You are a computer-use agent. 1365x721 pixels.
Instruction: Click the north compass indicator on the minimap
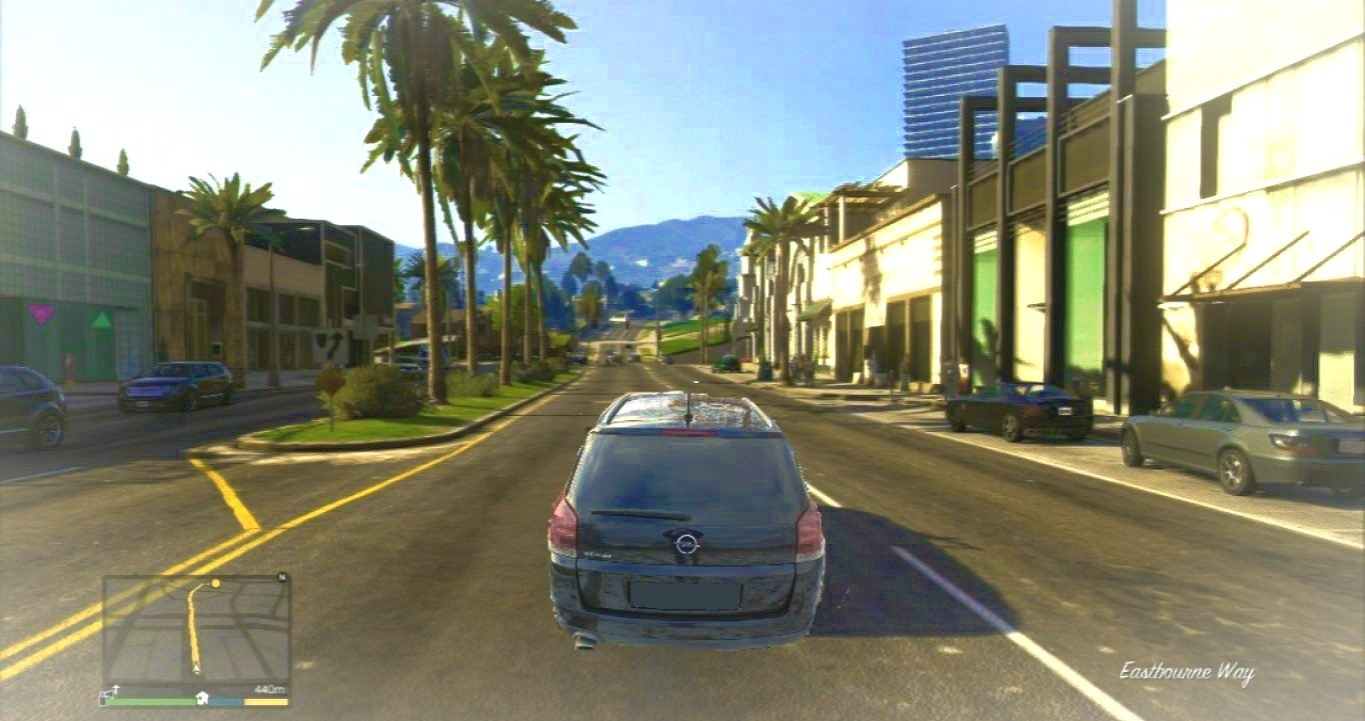tap(281, 576)
